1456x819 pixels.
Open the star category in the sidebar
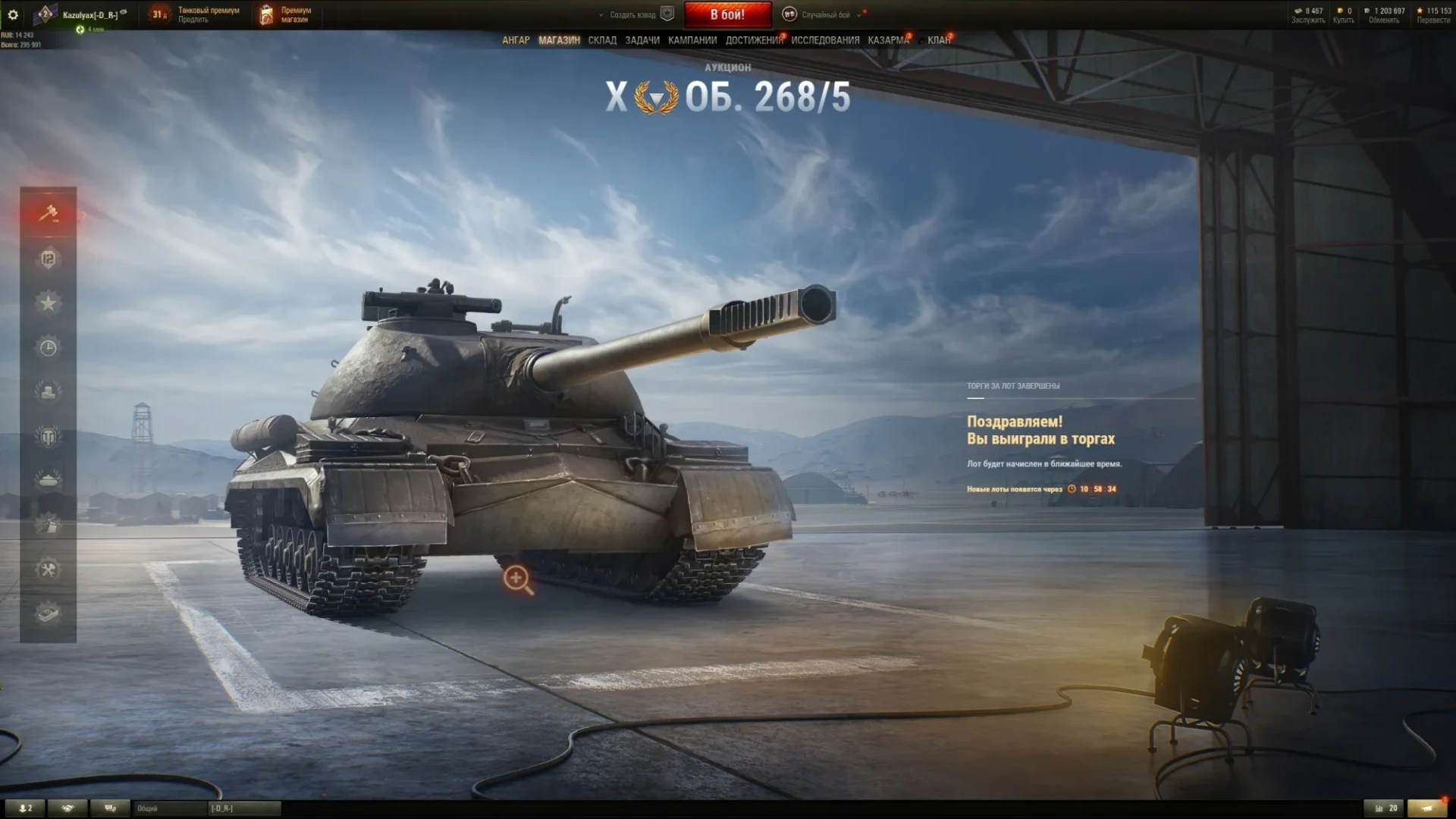(x=48, y=303)
